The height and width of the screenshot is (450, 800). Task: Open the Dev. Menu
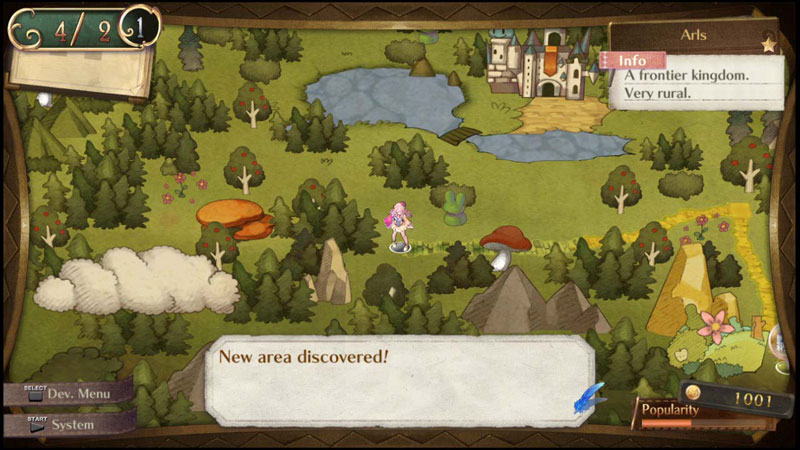[66, 393]
